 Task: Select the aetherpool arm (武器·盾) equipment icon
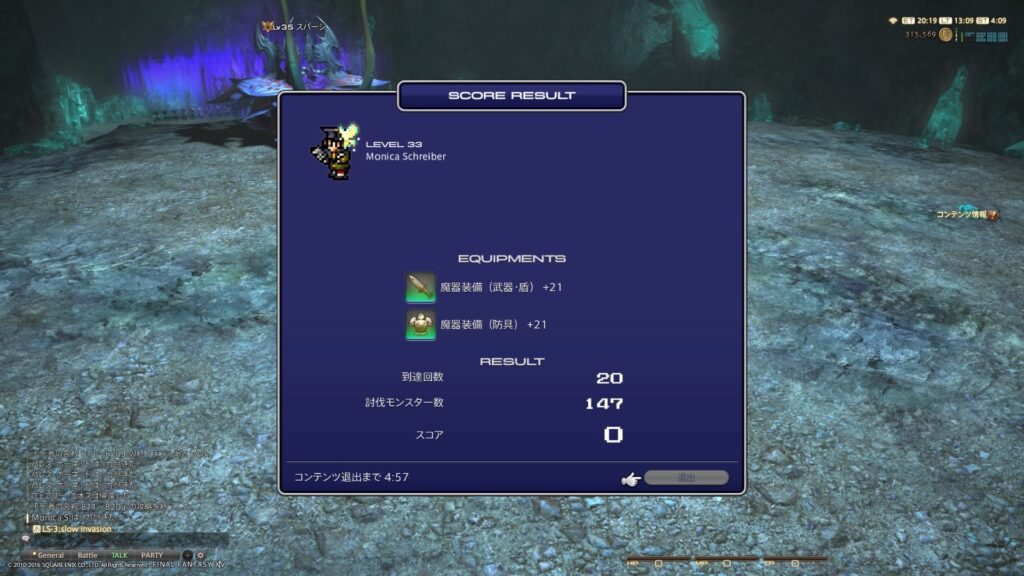click(x=420, y=288)
